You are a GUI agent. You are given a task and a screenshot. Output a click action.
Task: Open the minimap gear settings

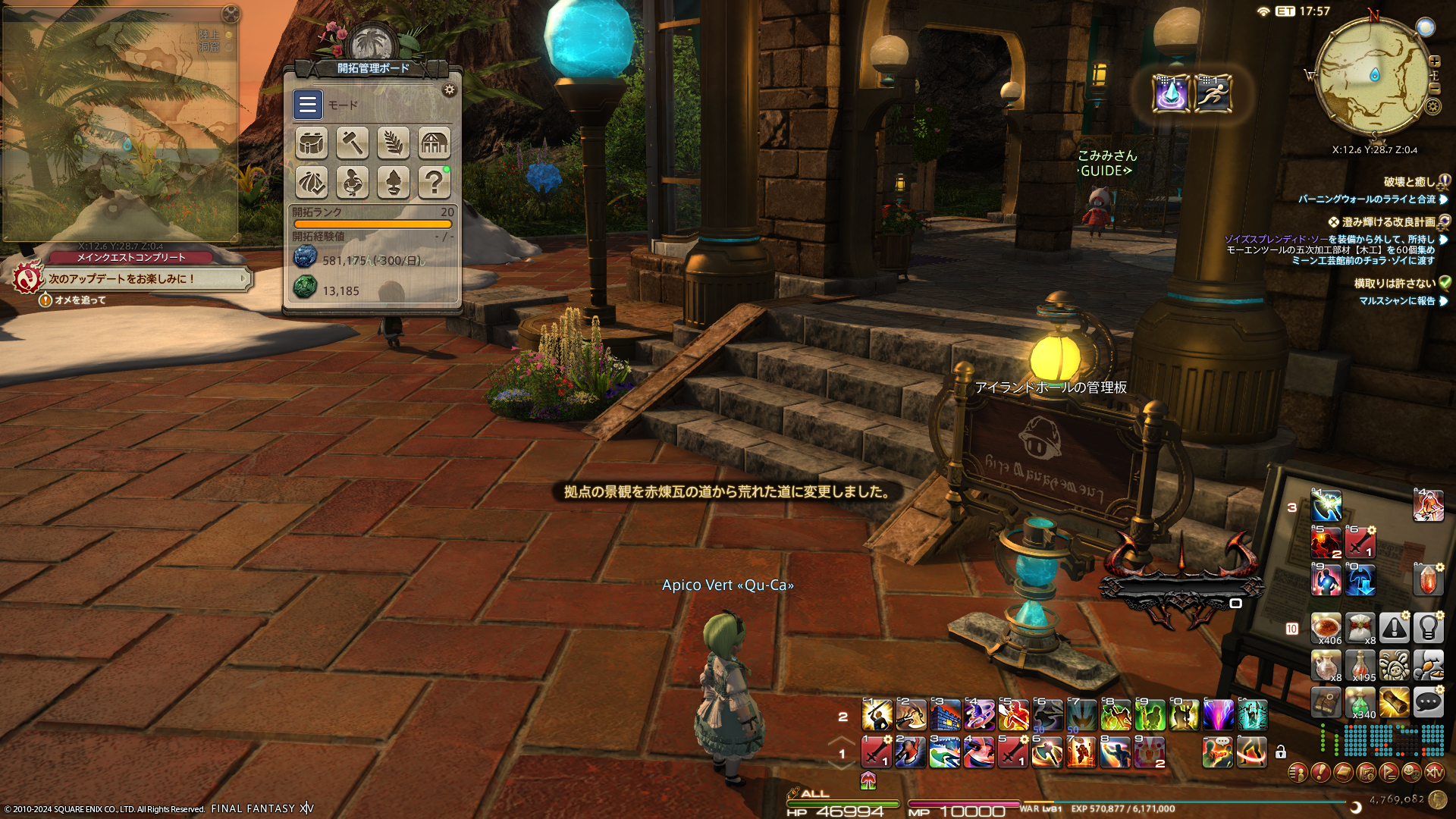[x=1432, y=106]
